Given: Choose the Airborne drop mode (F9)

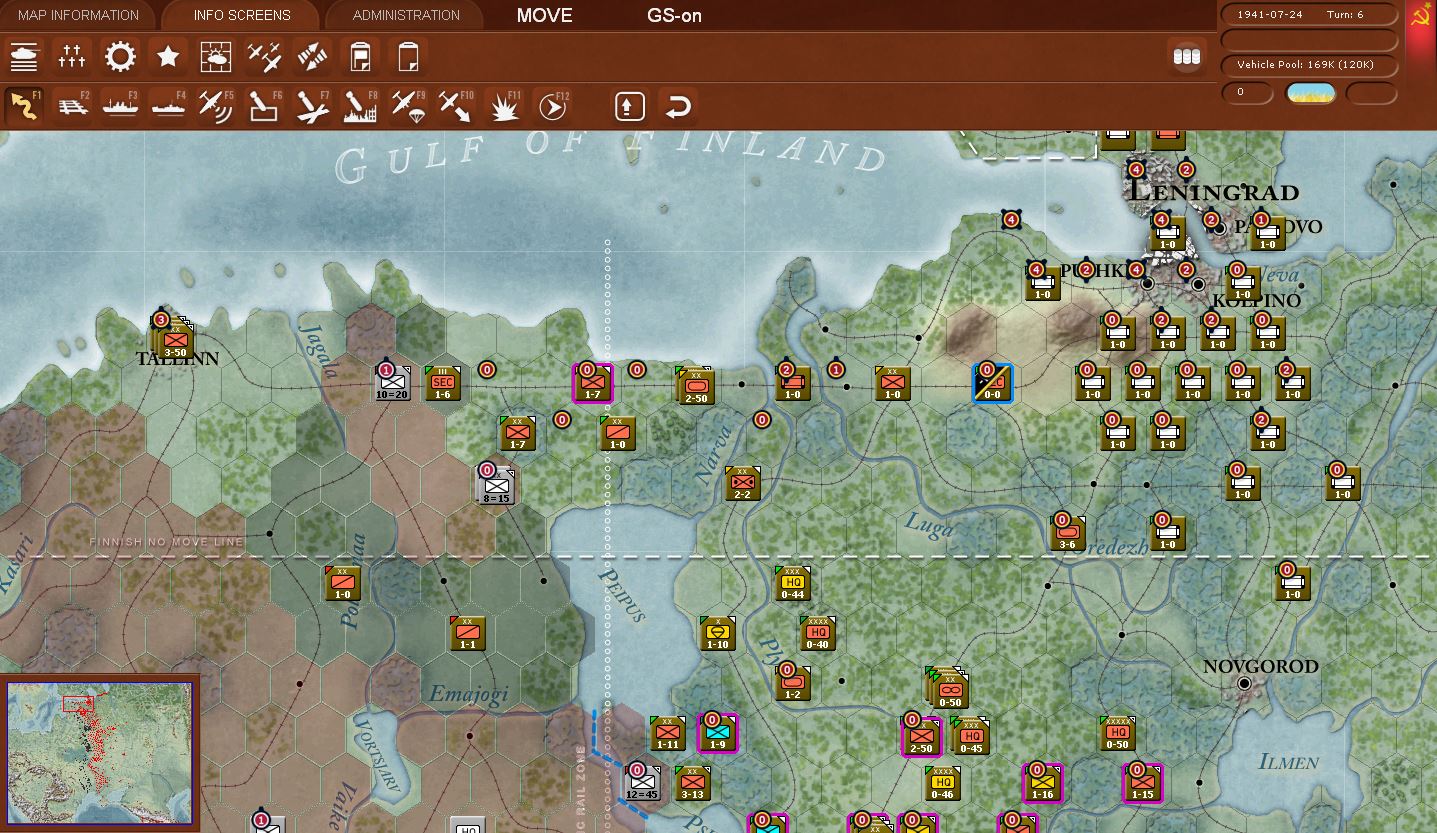Looking at the screenshot, I should tap(408, 105).
